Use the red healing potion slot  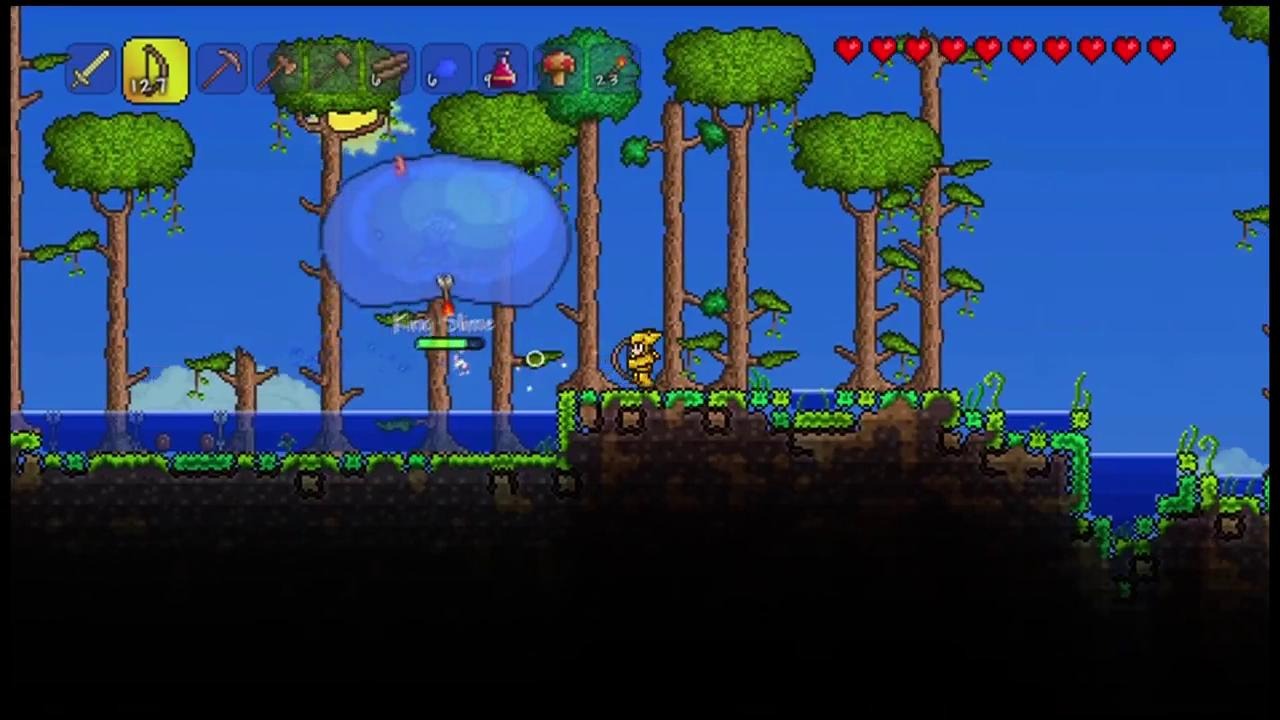coord(502,71)
